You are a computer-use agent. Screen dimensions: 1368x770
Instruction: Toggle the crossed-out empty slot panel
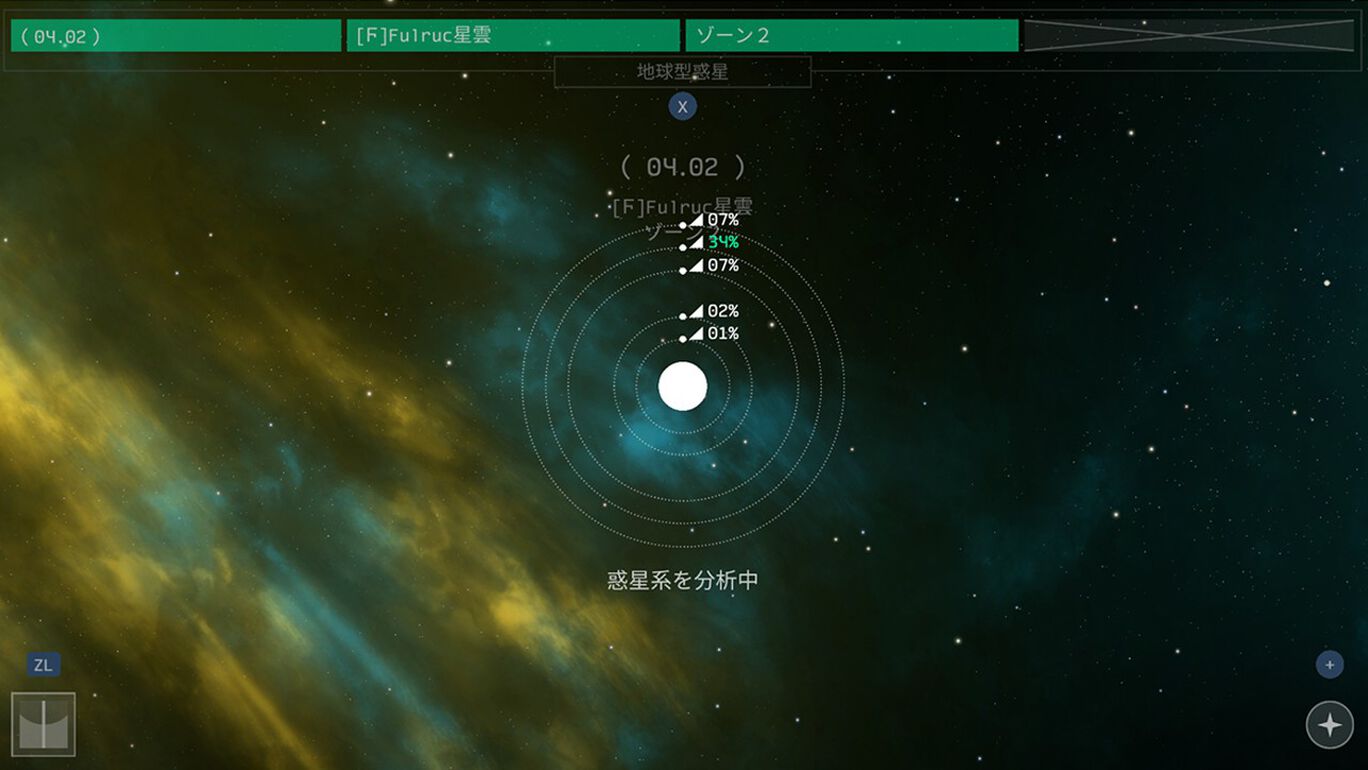(1192, 35)
